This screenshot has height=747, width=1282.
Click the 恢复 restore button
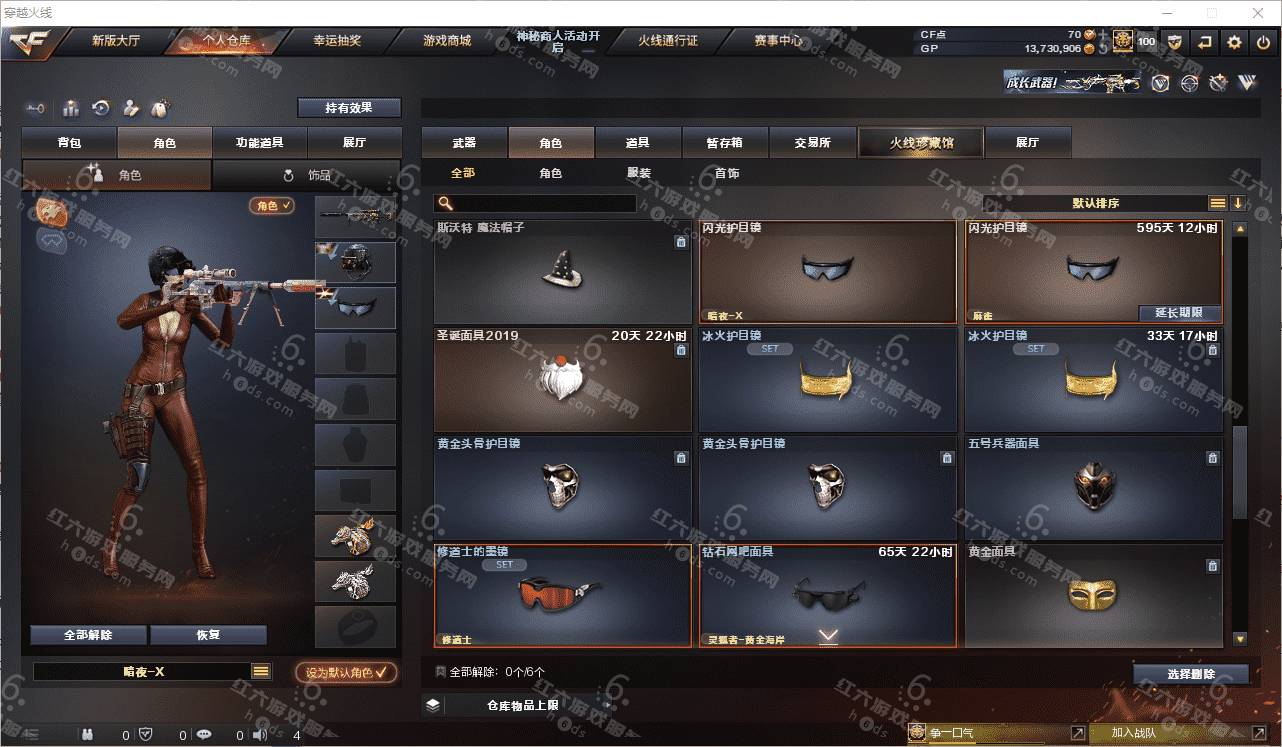(x=208, y=635)
